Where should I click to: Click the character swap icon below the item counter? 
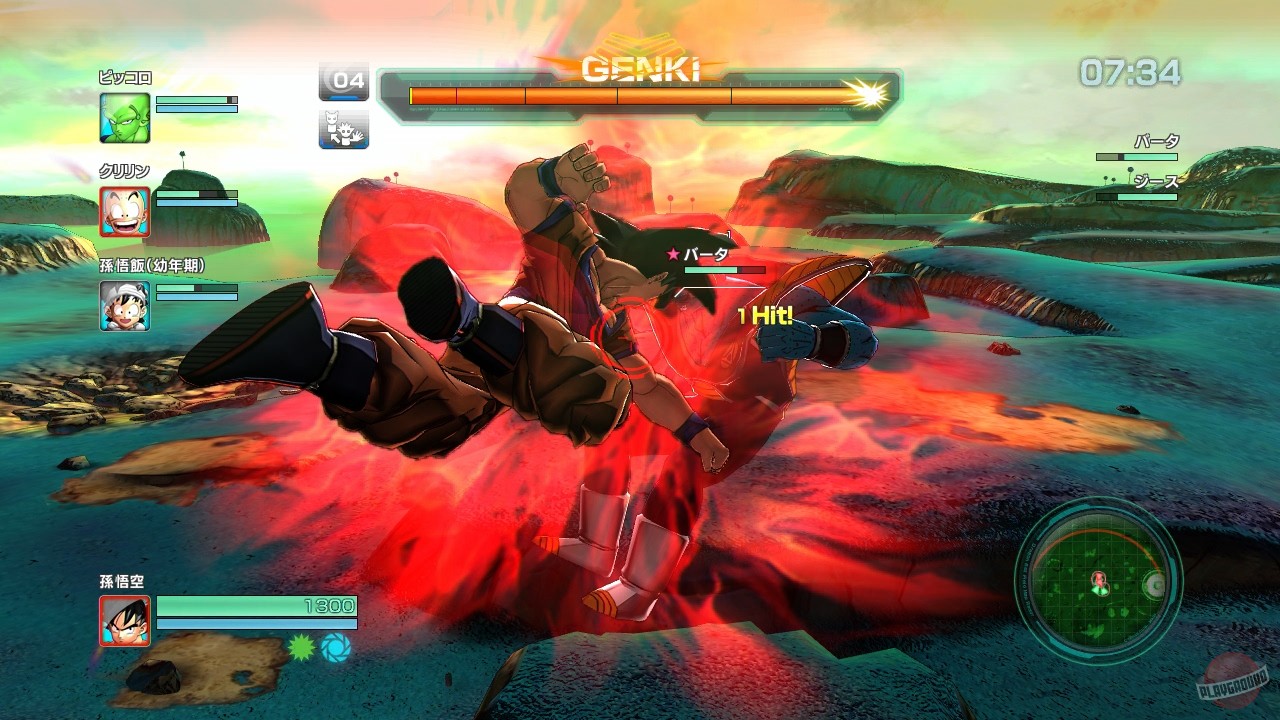coord(342,130)
